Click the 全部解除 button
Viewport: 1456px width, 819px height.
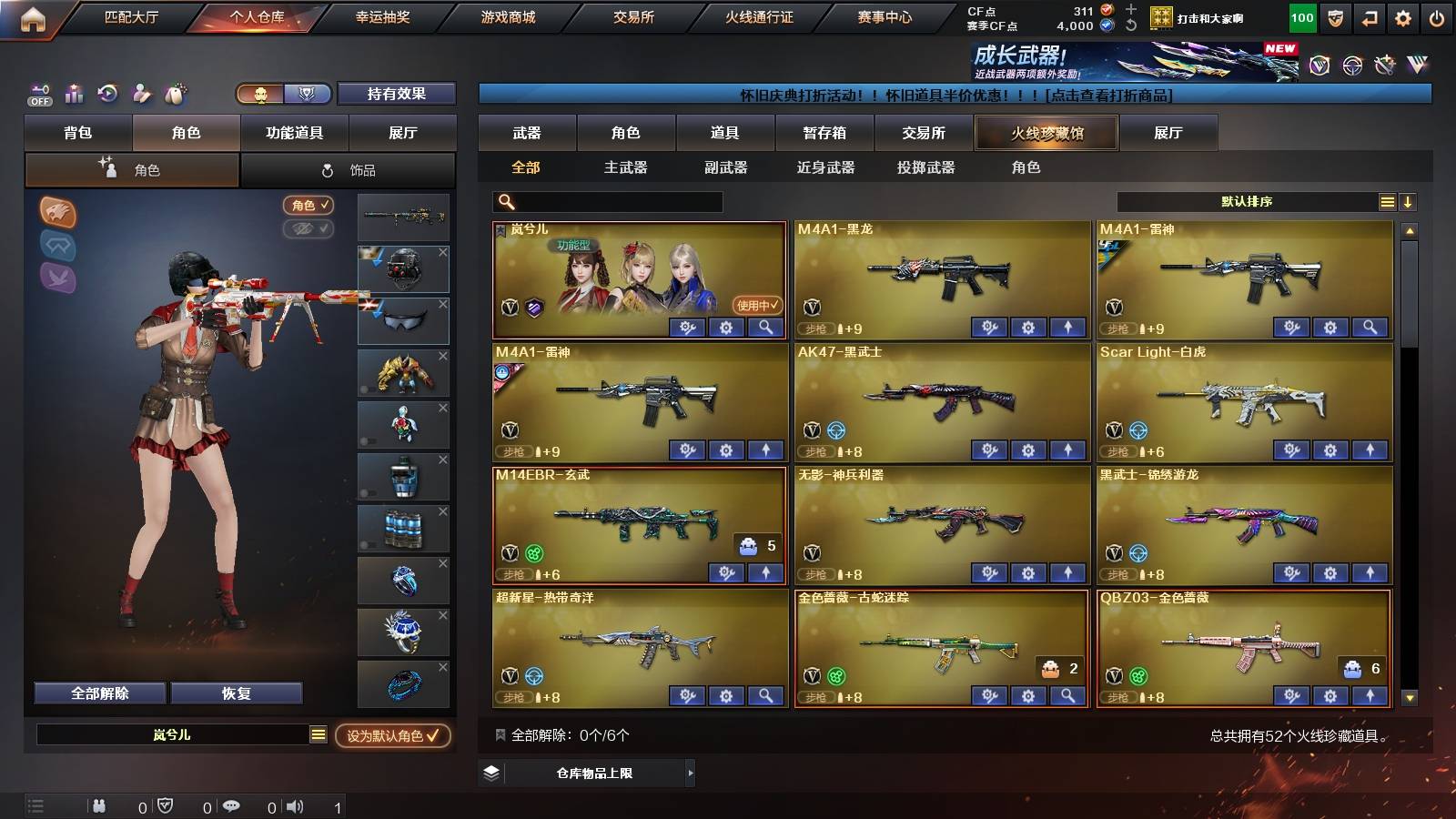(100, 693)
